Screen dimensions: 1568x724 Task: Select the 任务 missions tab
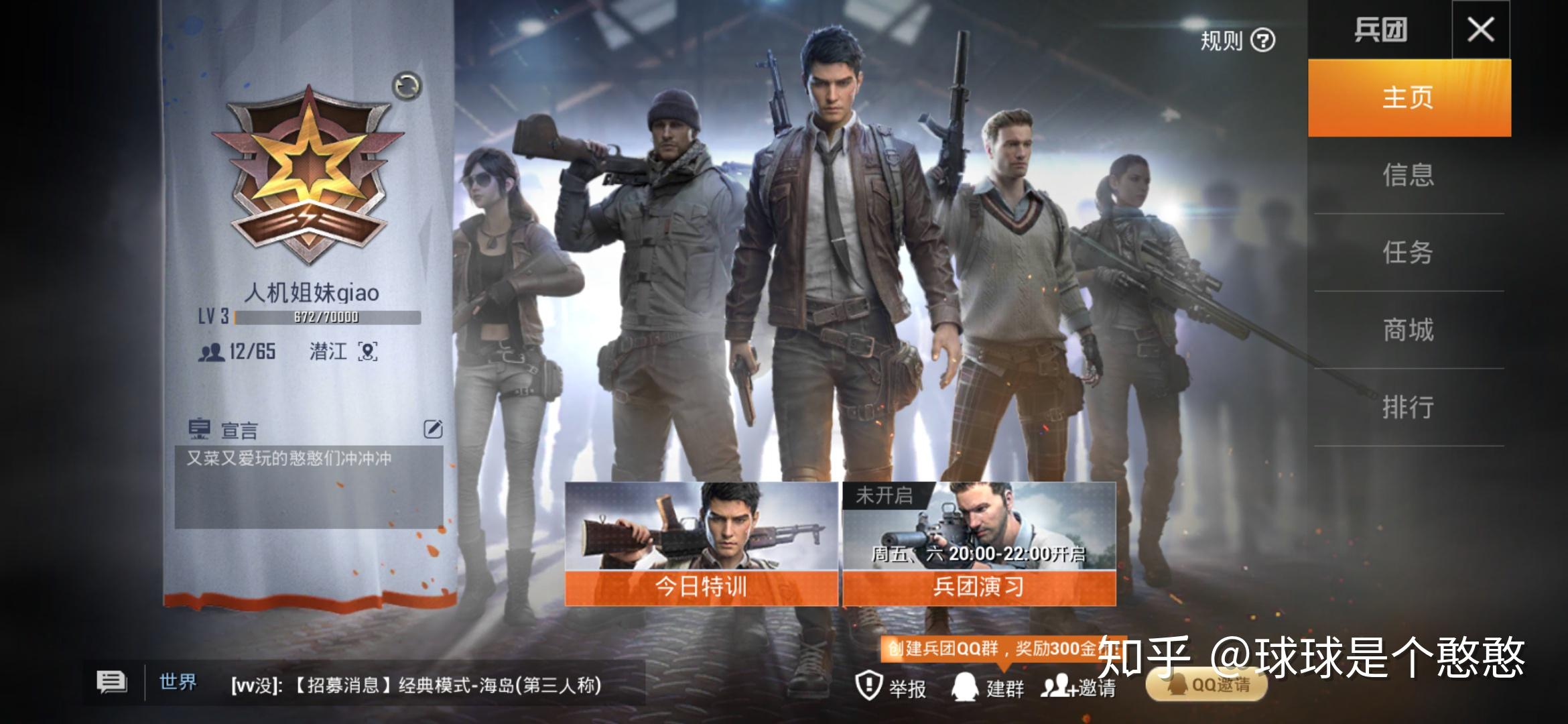point(1409,253)
